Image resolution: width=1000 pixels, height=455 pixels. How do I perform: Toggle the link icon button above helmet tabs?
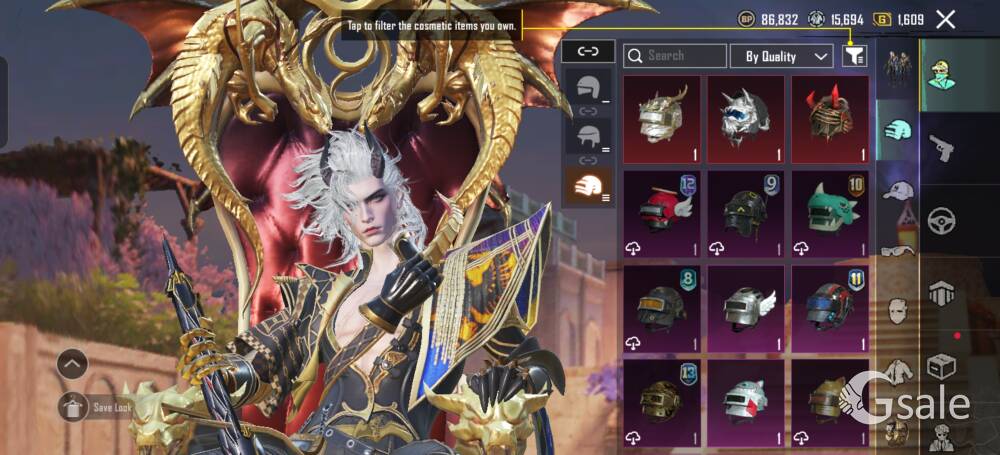point(588,51)
